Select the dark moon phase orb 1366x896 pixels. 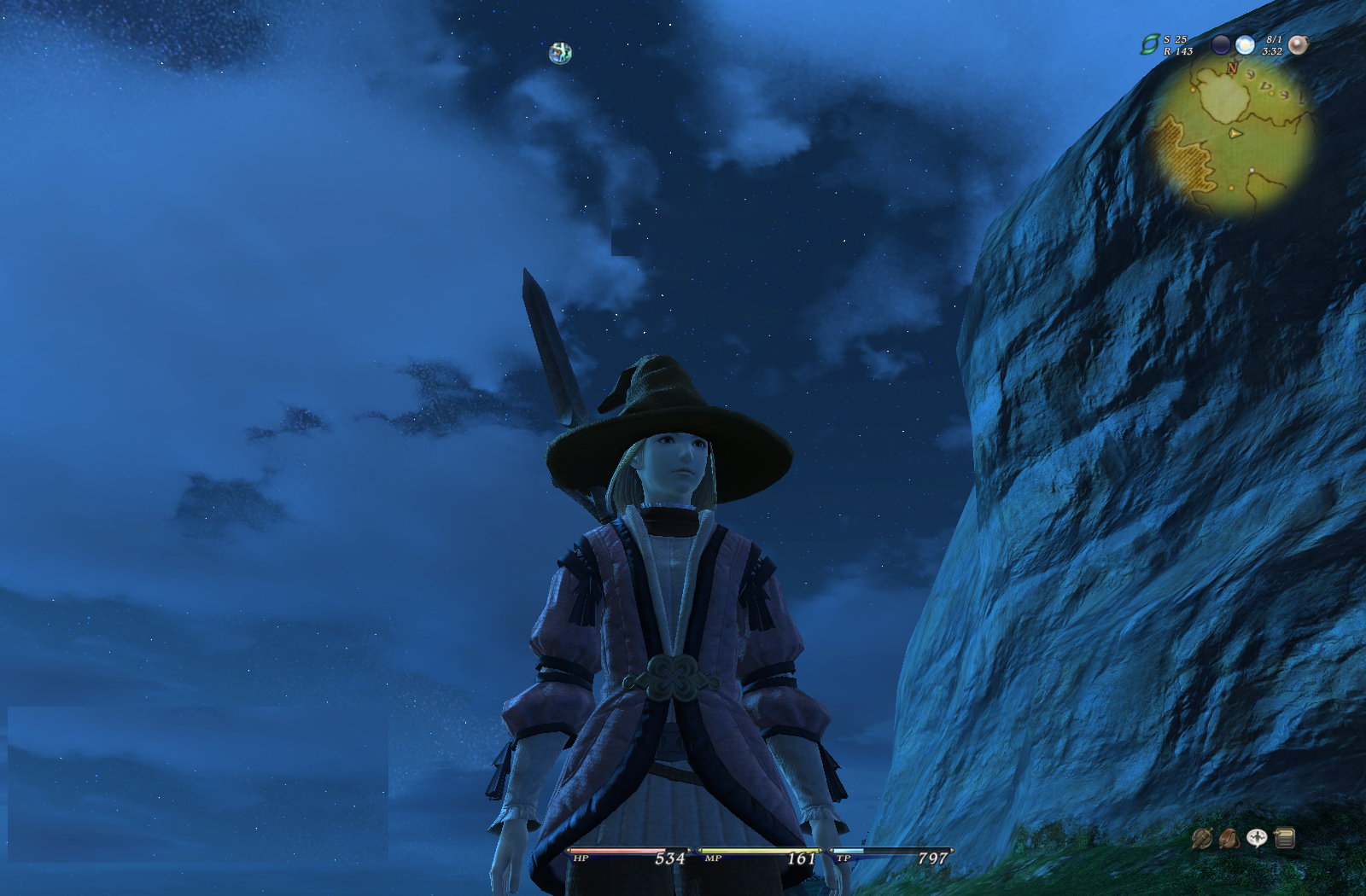pos(1222,45)
